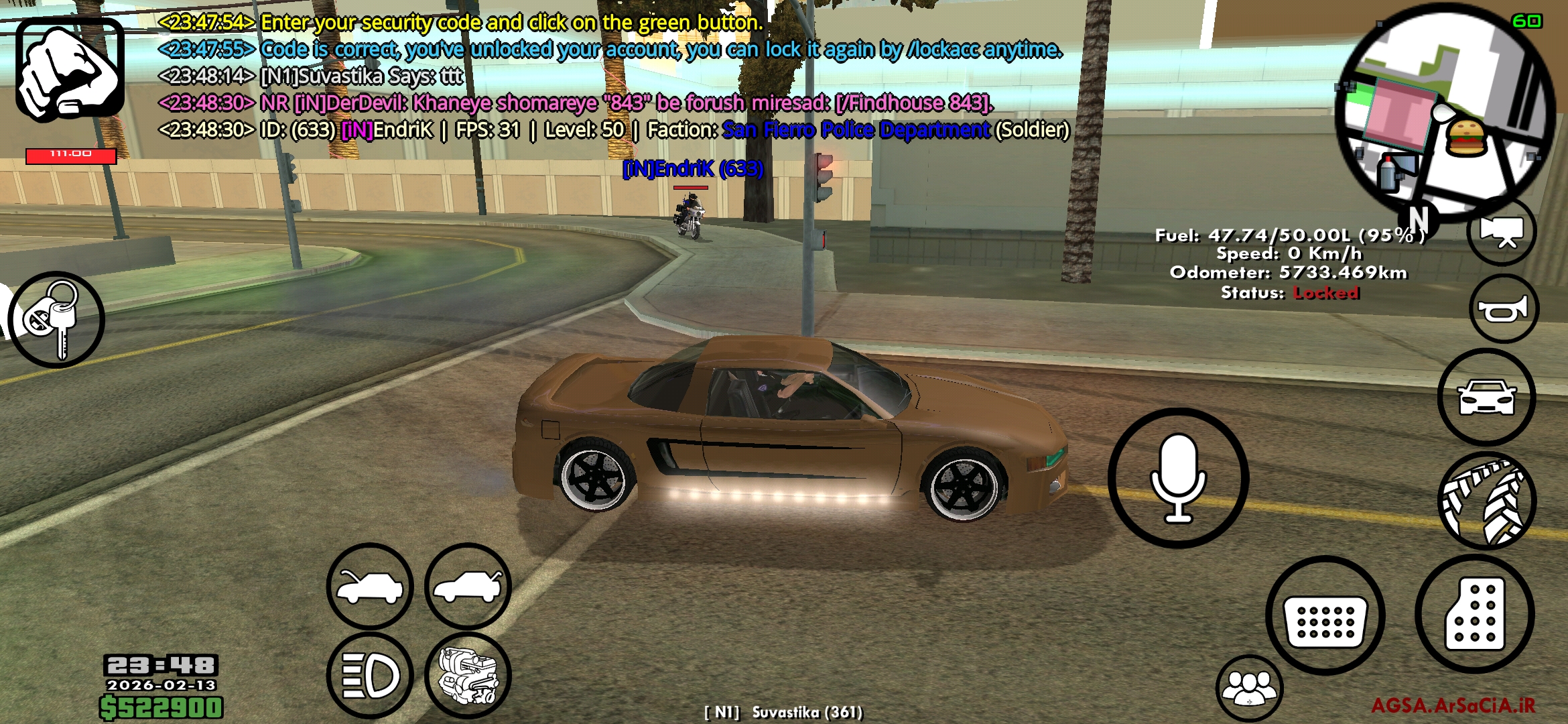Sound the car horn button
The width and height of the screenshot is (1568, 724).
(1503, 309)
